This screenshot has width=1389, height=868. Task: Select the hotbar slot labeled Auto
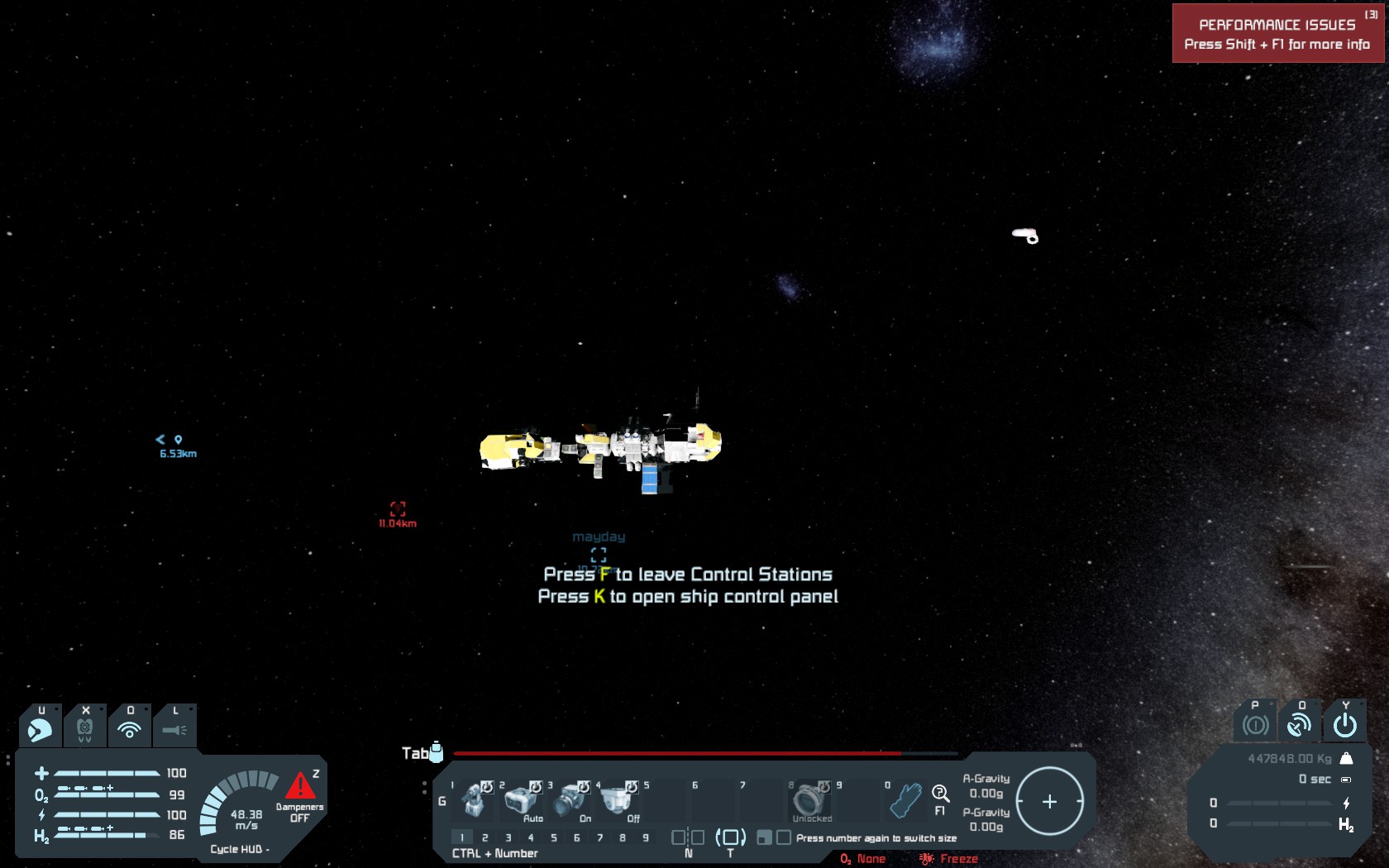[x=522, y=799]
